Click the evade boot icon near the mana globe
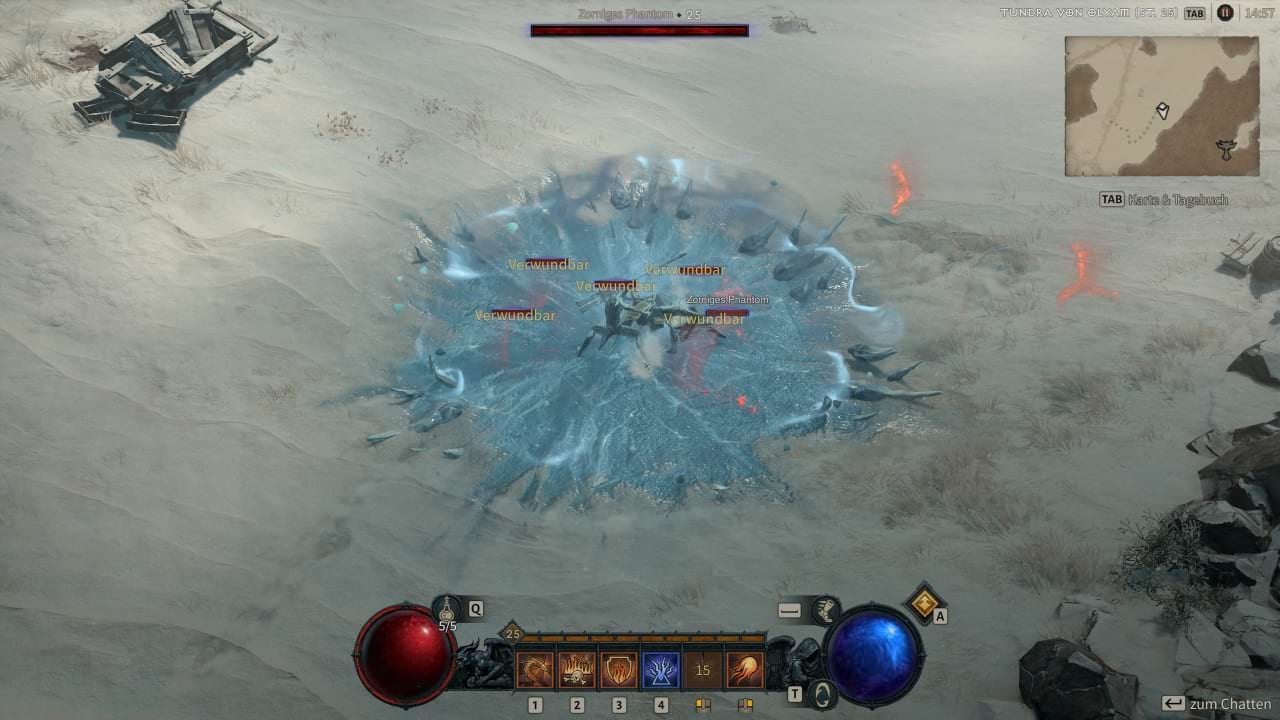 click(825, 611)
